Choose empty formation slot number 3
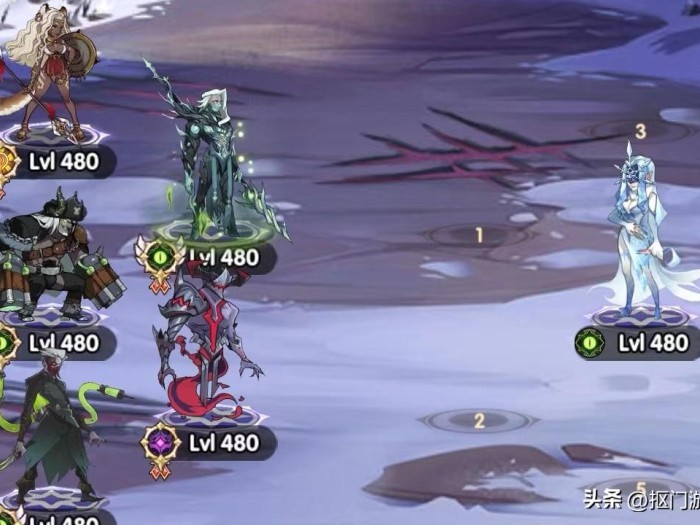 pyautogui.click(x=640, y=131)
